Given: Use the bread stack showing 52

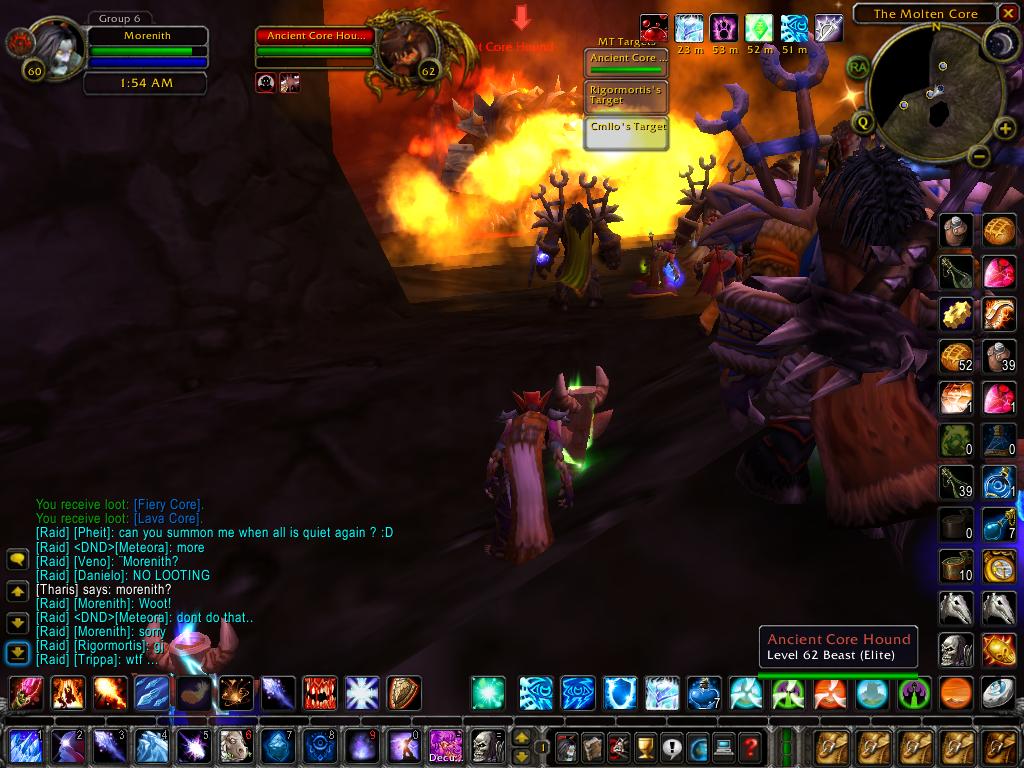Looking at the screenshot, I should coord(956,356).
